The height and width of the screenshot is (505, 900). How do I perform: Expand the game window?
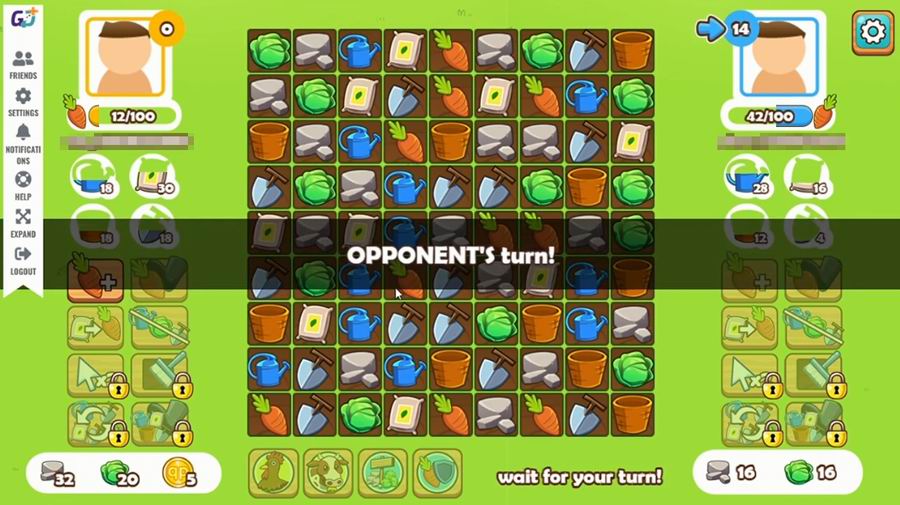(23, 223)
